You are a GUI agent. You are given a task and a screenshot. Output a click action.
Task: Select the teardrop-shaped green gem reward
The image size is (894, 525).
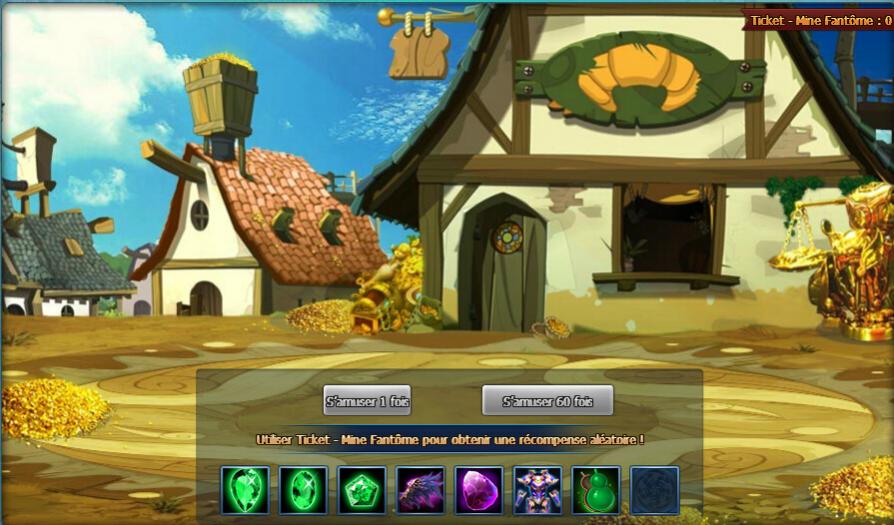[x=245, y=490]
